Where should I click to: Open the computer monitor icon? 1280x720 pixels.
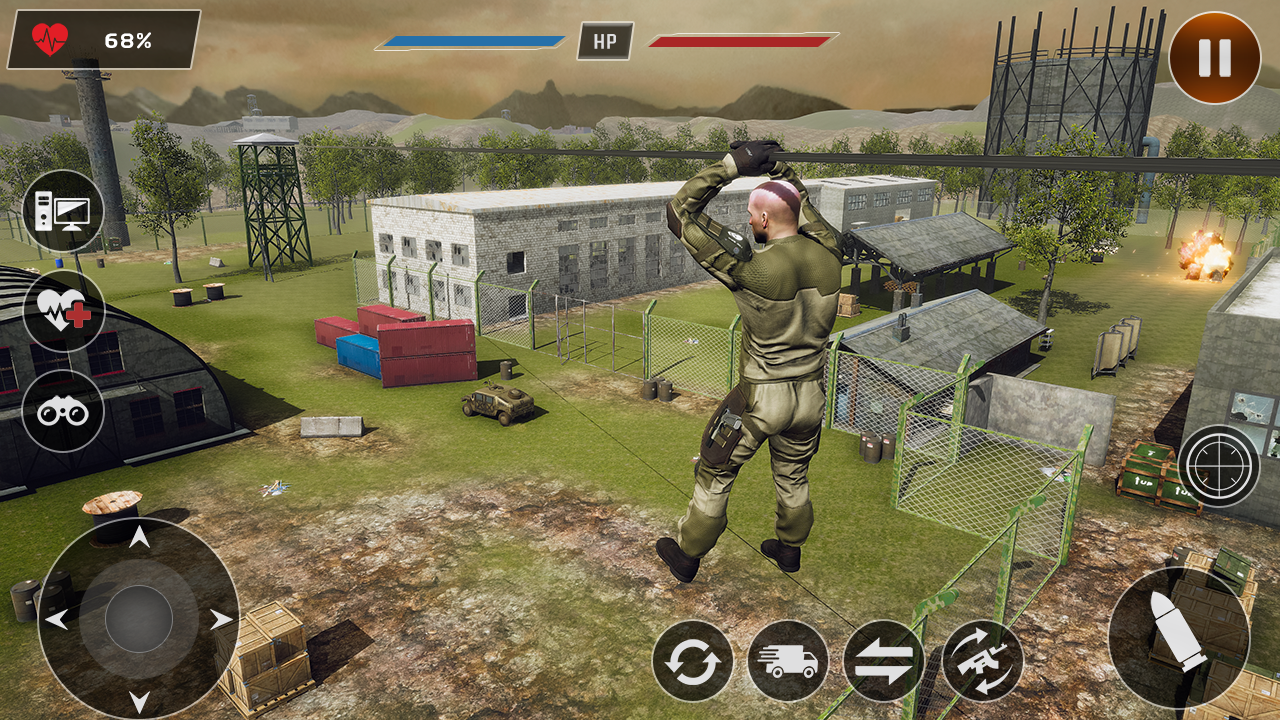coord(63,211)
